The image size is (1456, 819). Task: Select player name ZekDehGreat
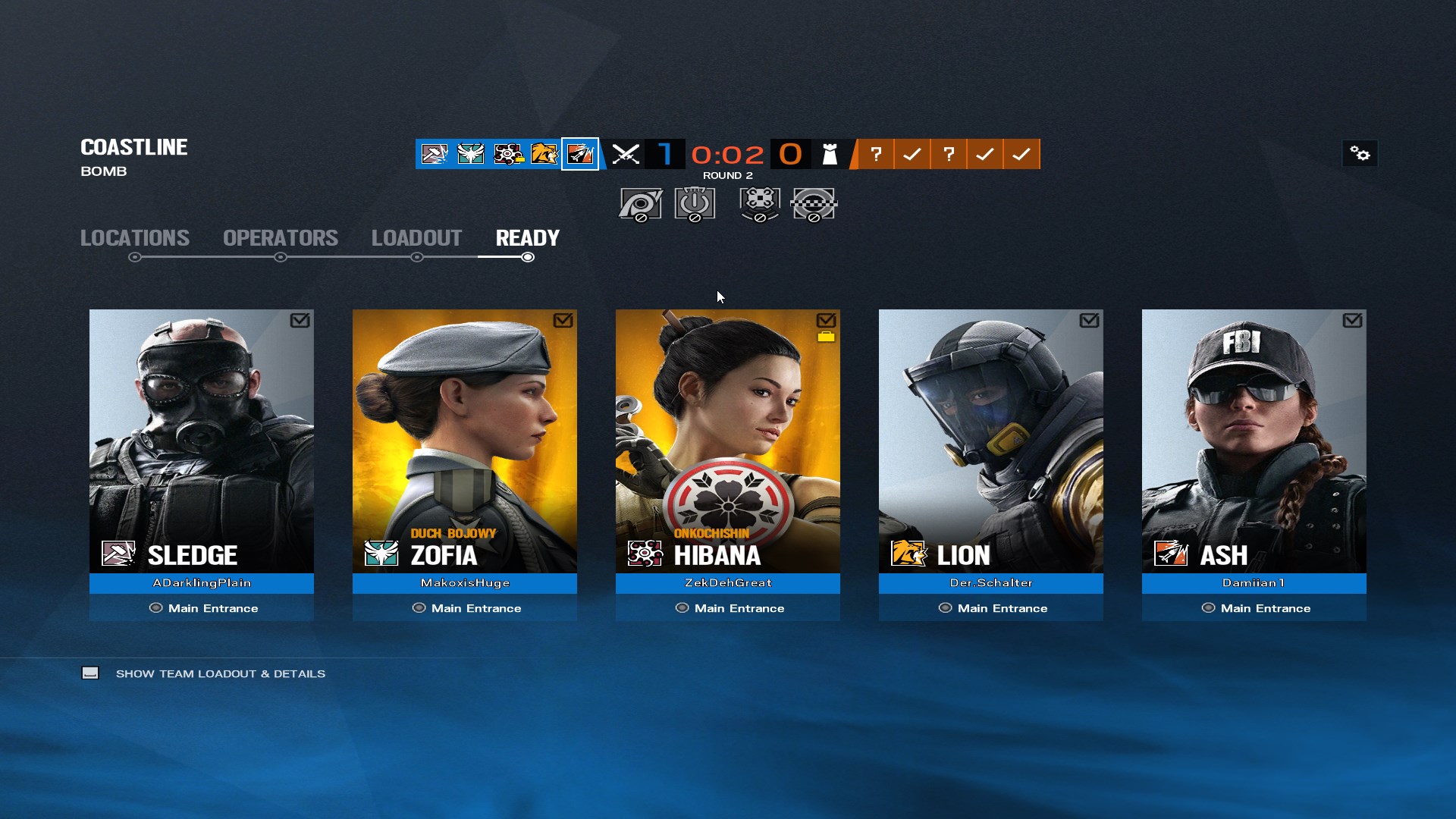[728, 583]
